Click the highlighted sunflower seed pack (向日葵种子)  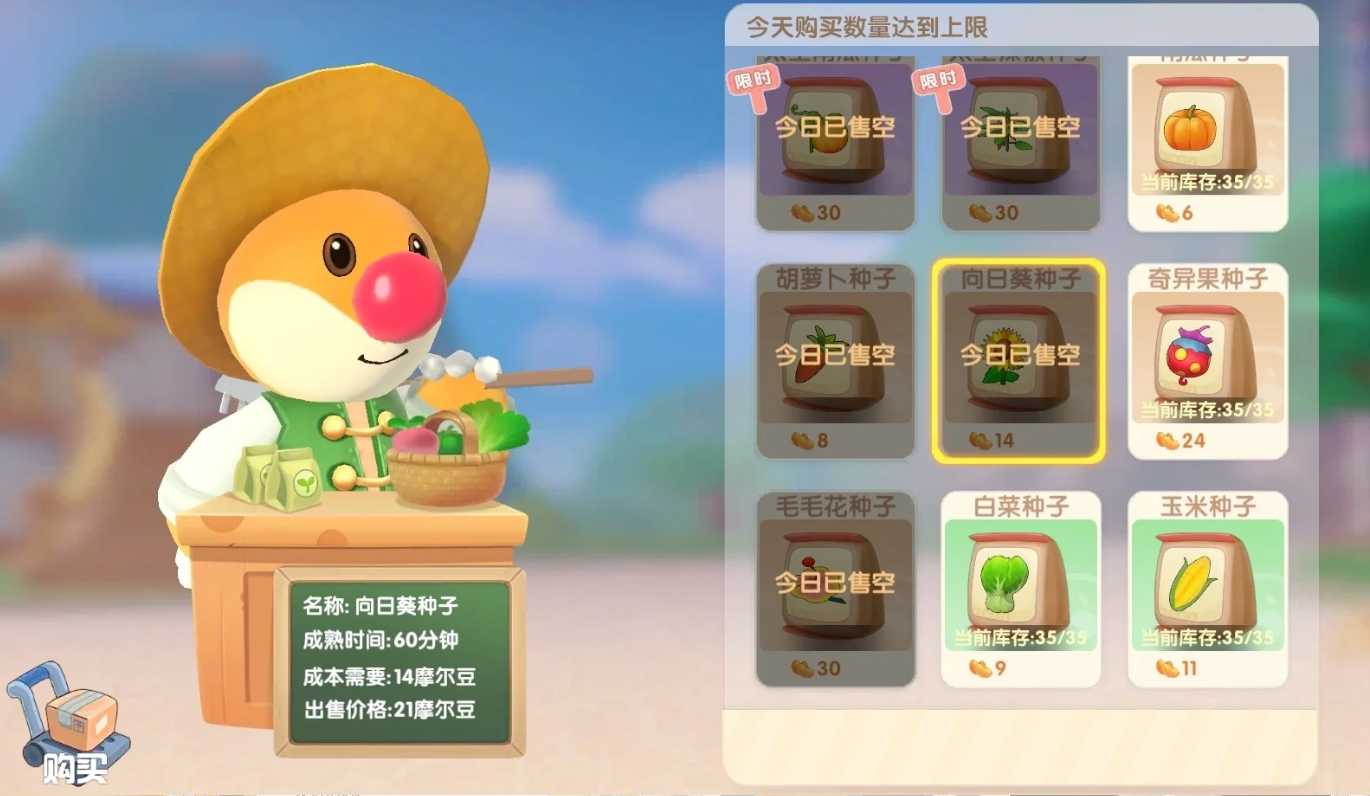(x=1020, y=360)
